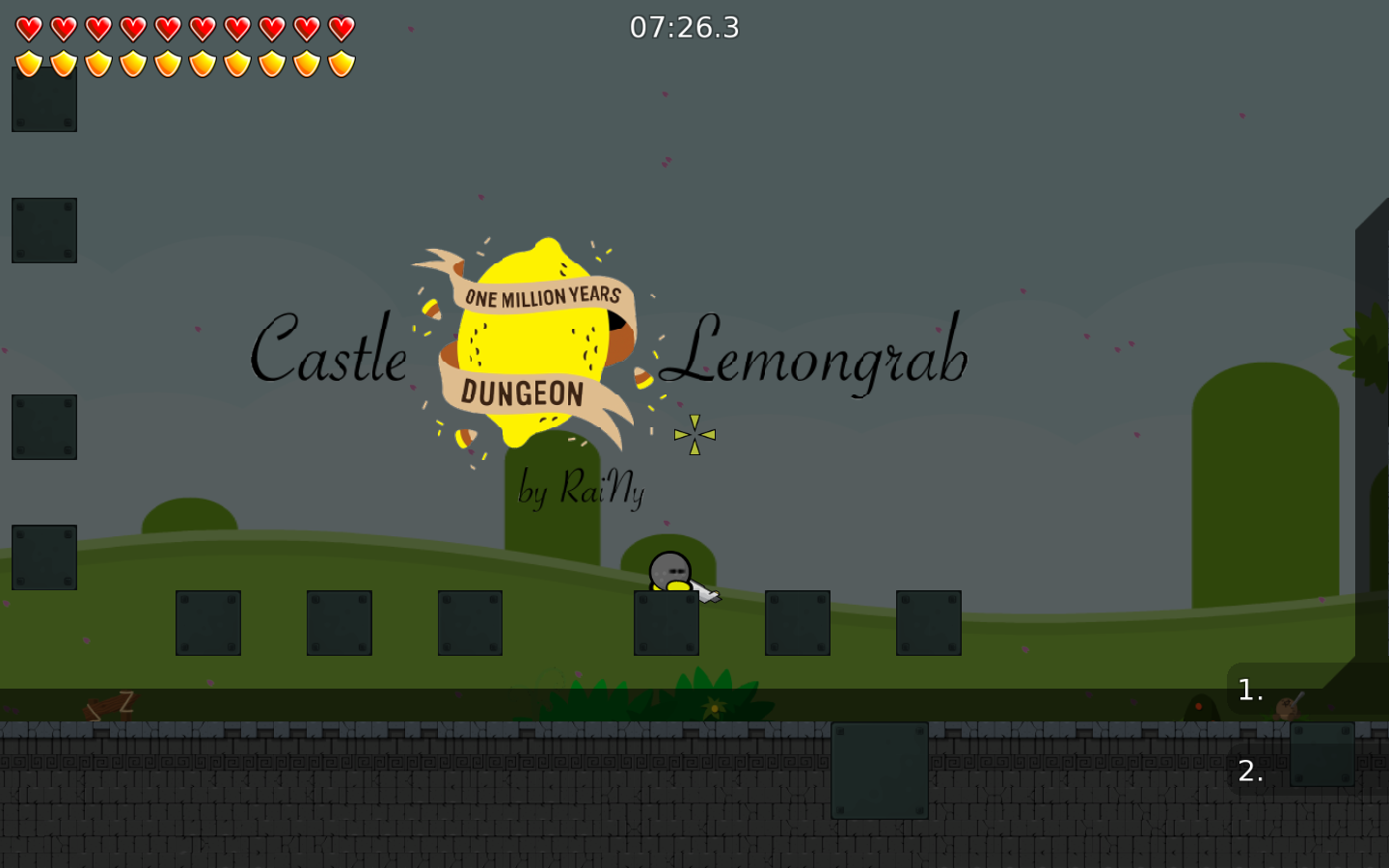Click the yellow sparkle beside the title
Screen dimensions: 1389x868
pyautogui.click(x=694, y=434)
